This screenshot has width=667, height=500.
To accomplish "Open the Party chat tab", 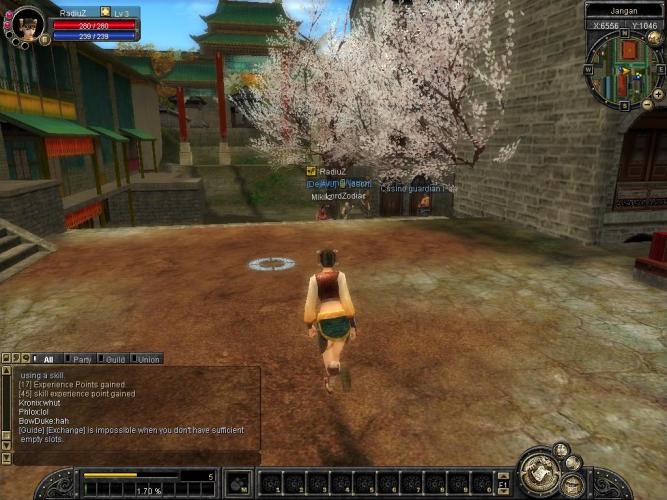I will coord(81,358).
